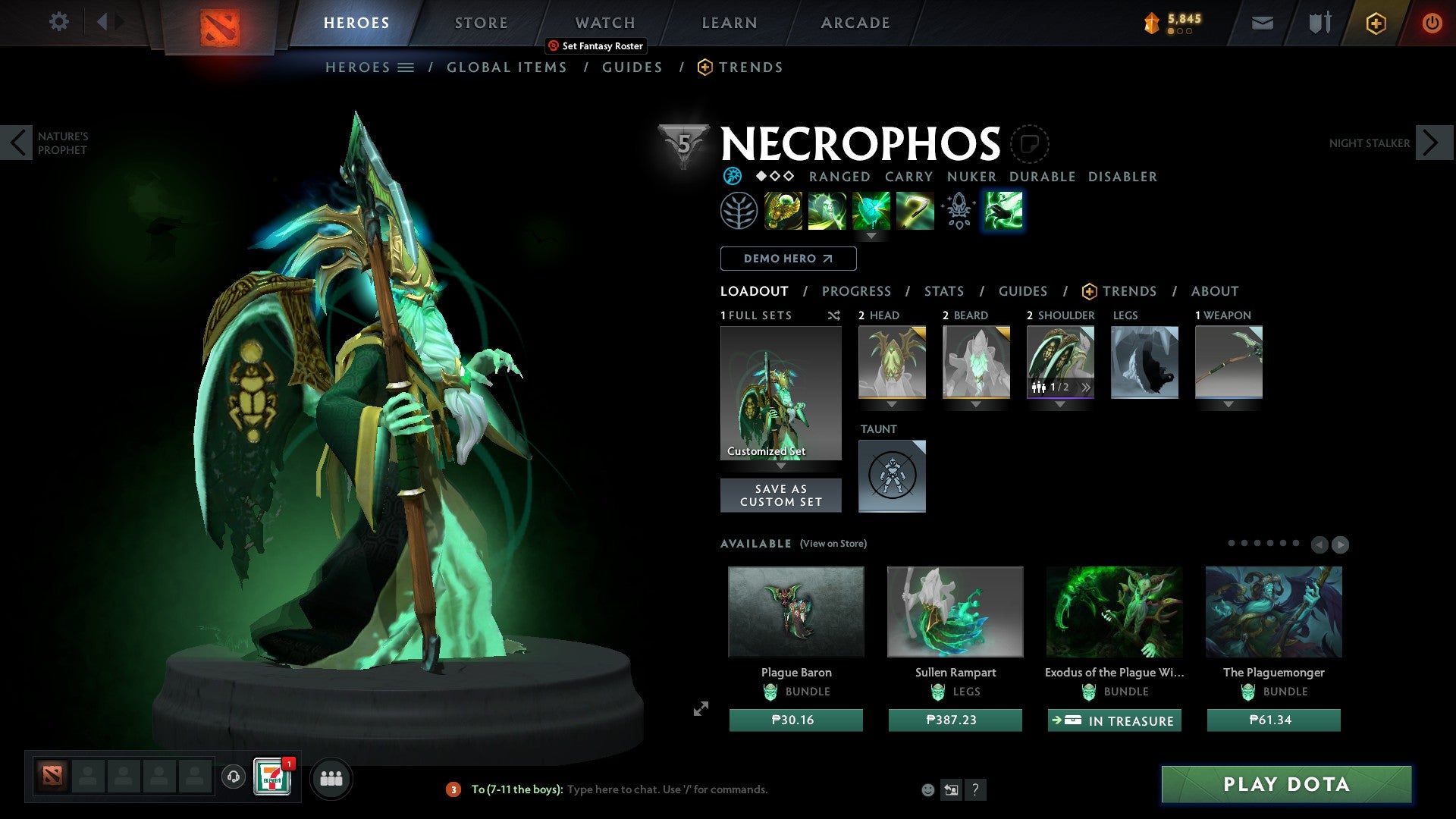Viewport: 1456px width, 819px height.
Task: Select the Hand of Midas icon in the item build
Action: pos(781,211)
